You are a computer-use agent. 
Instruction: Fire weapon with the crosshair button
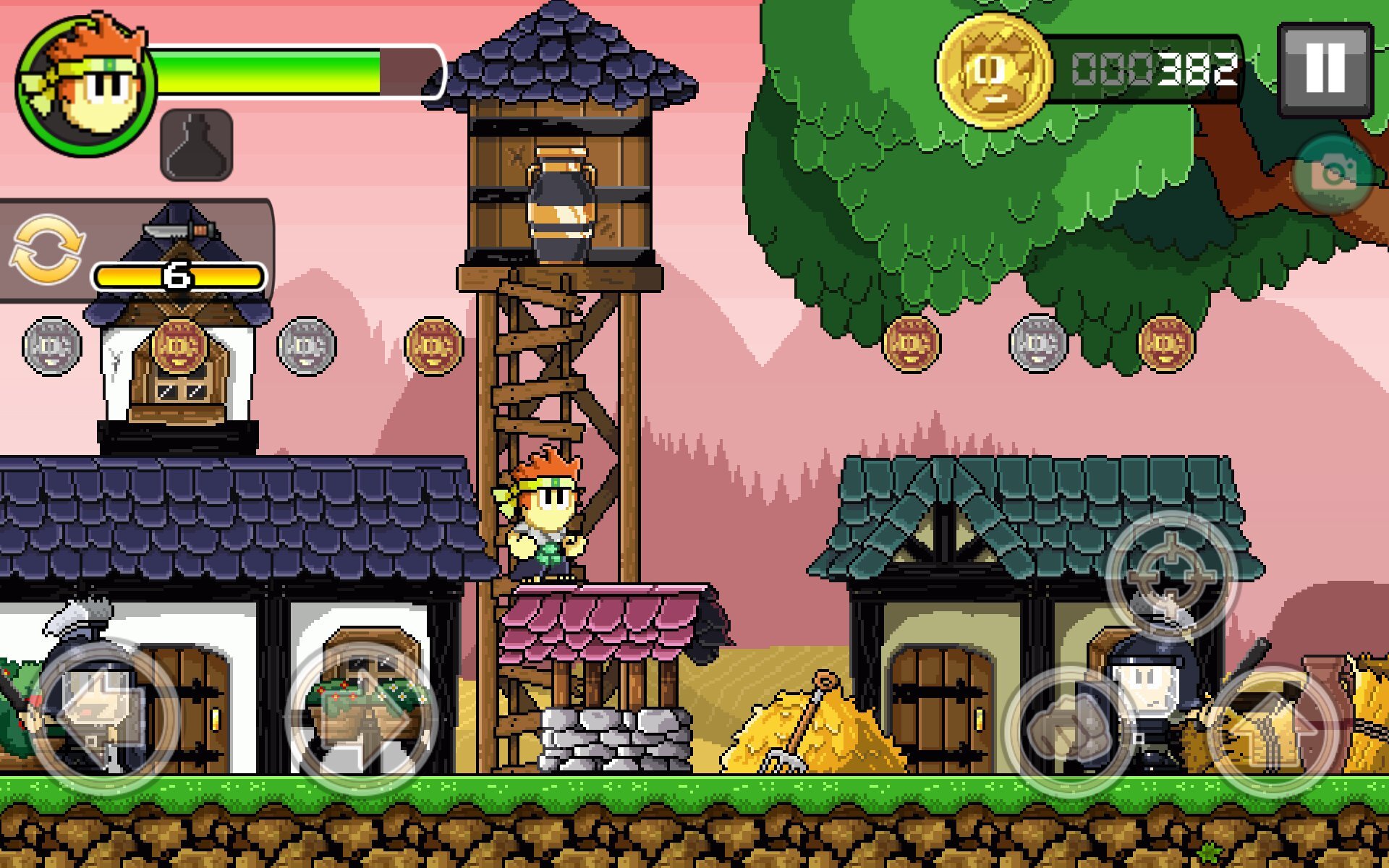(x=1171, y=575)
